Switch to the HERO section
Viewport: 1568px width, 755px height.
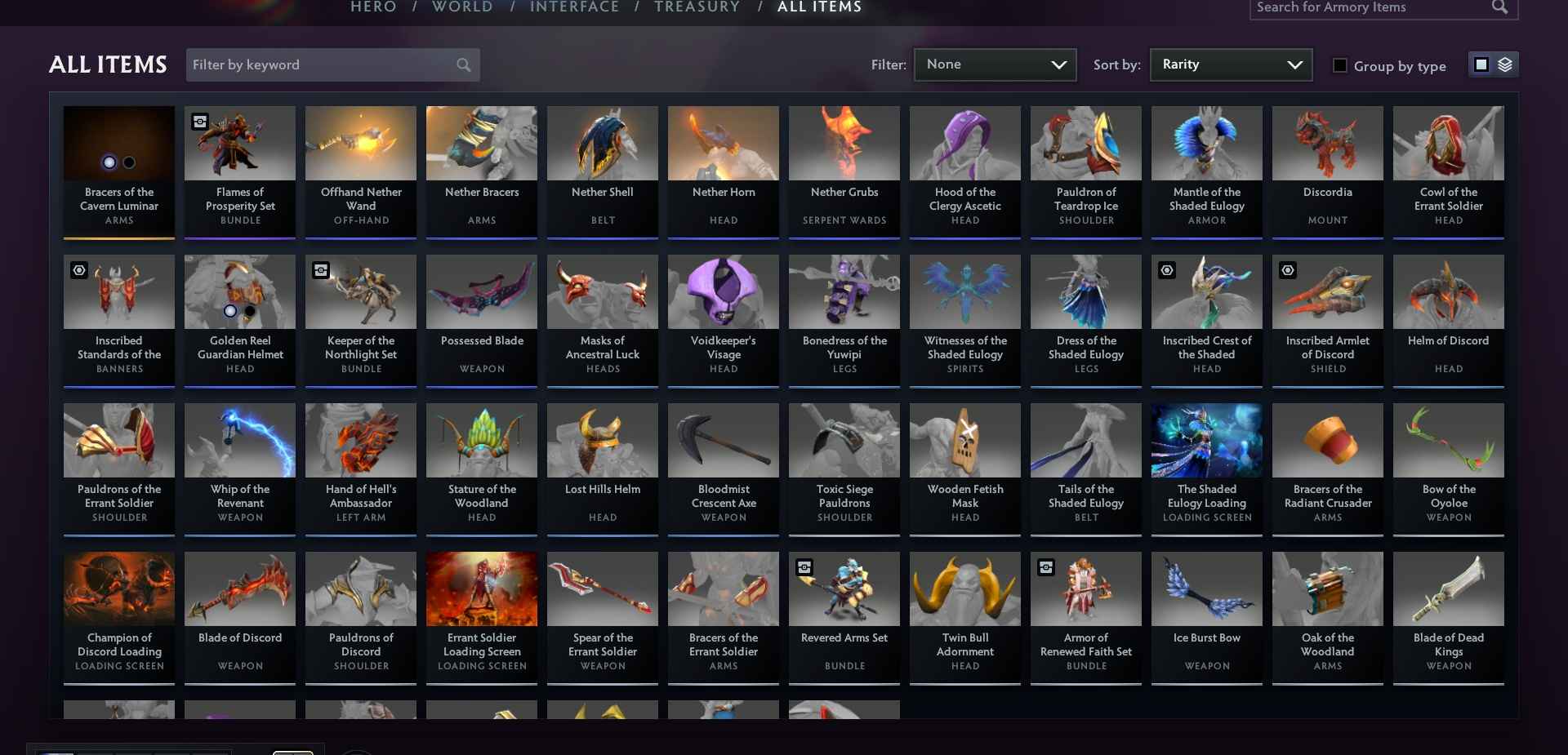[x=372, y=7]
